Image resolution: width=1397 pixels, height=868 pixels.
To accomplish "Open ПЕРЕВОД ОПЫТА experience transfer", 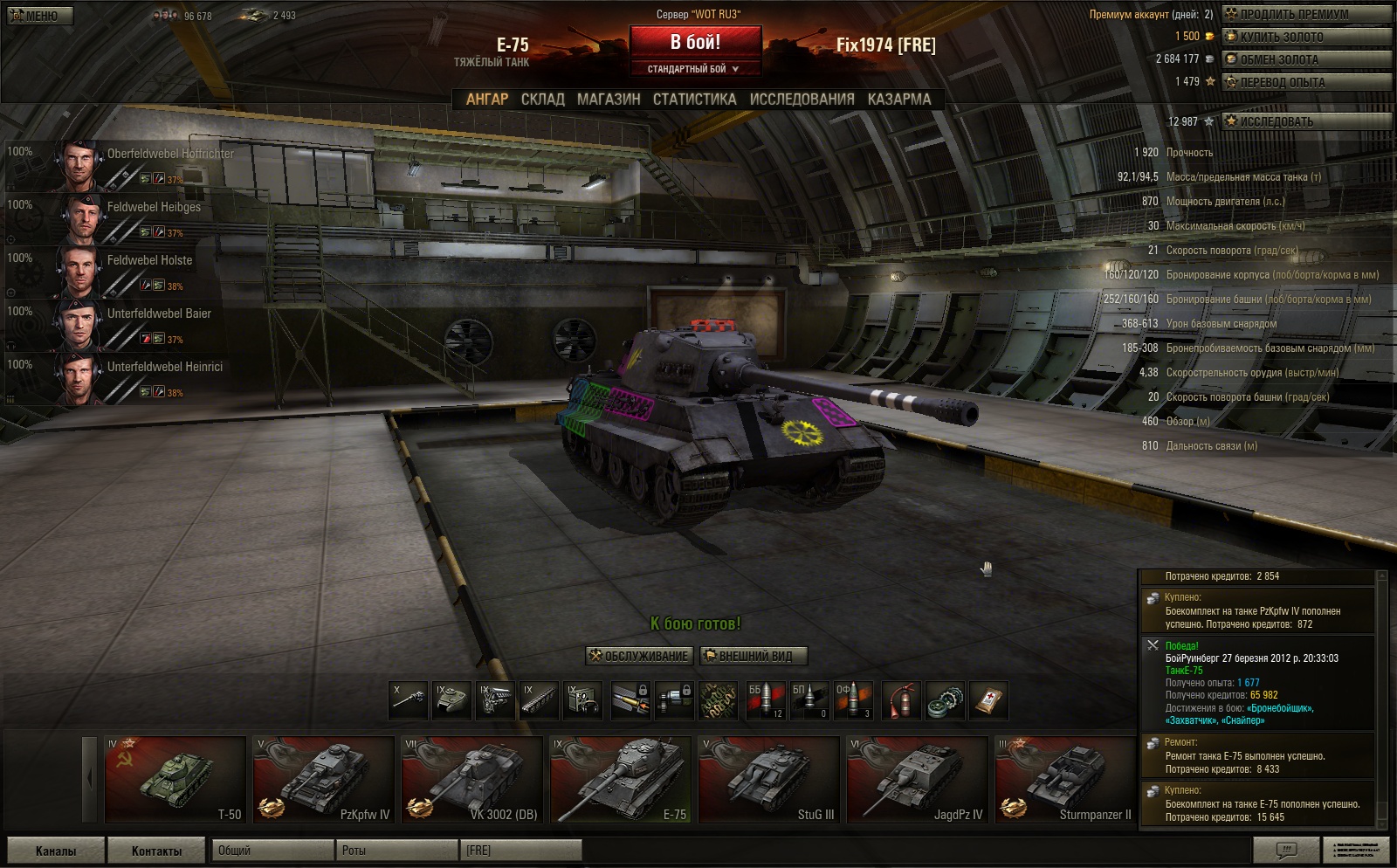I will (x=1306, y=82).
